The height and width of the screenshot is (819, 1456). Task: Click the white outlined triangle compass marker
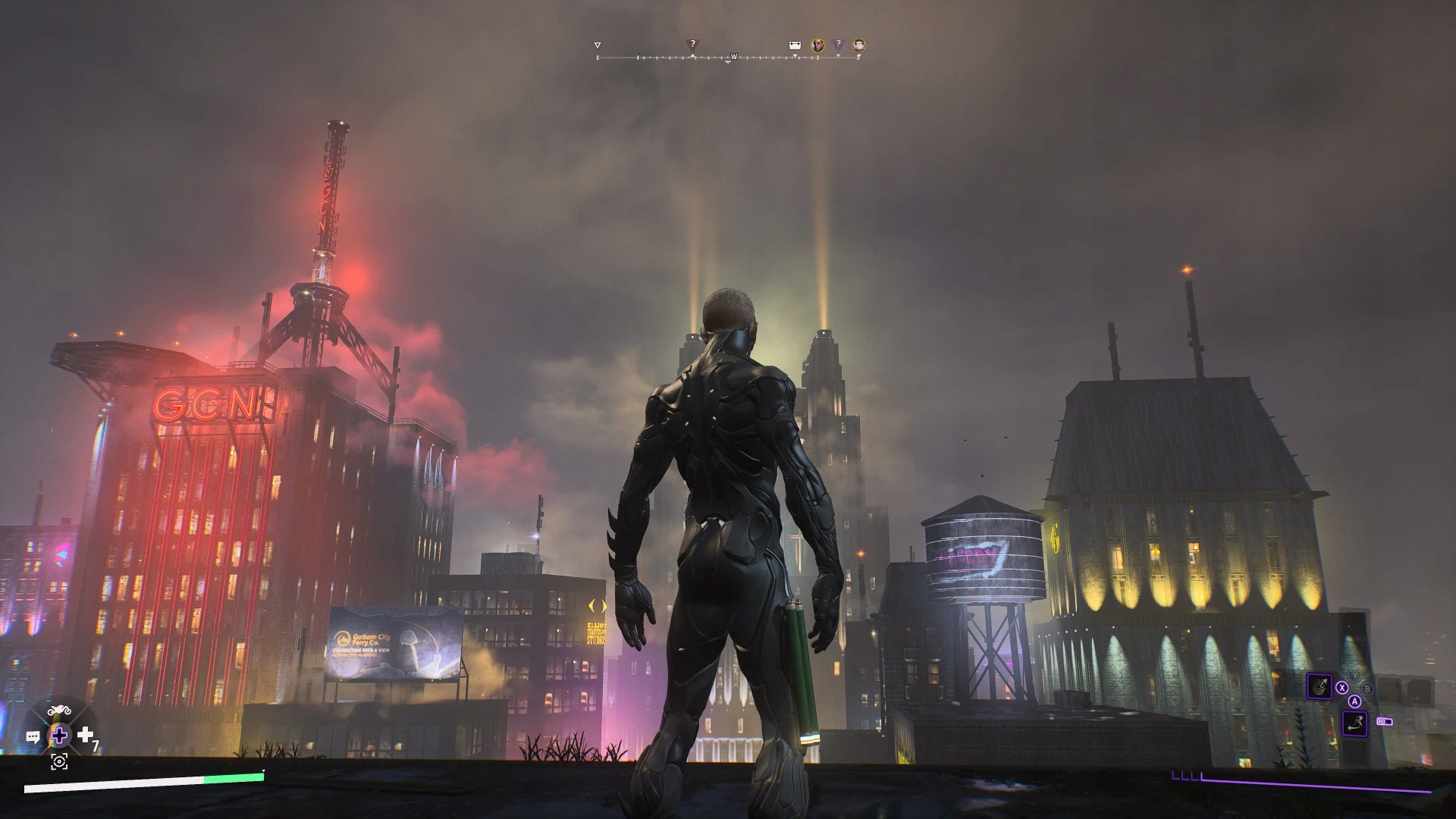click(598, 45)
